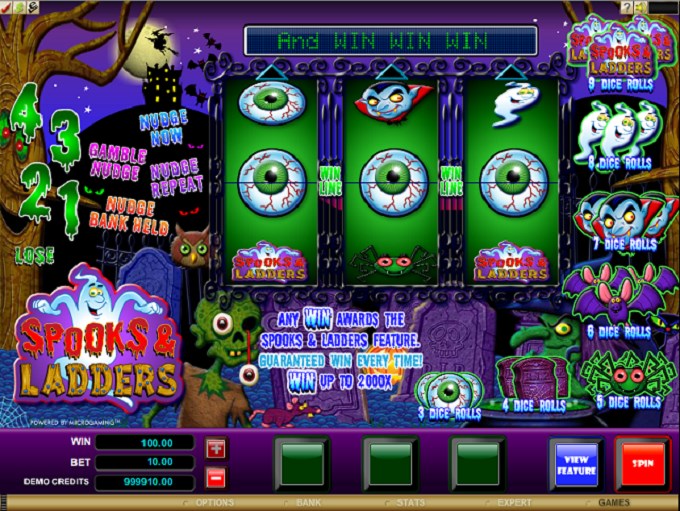Decrease the bet with the minus button
Viewport: 680px width, 511px height.
tap(217, 476)
